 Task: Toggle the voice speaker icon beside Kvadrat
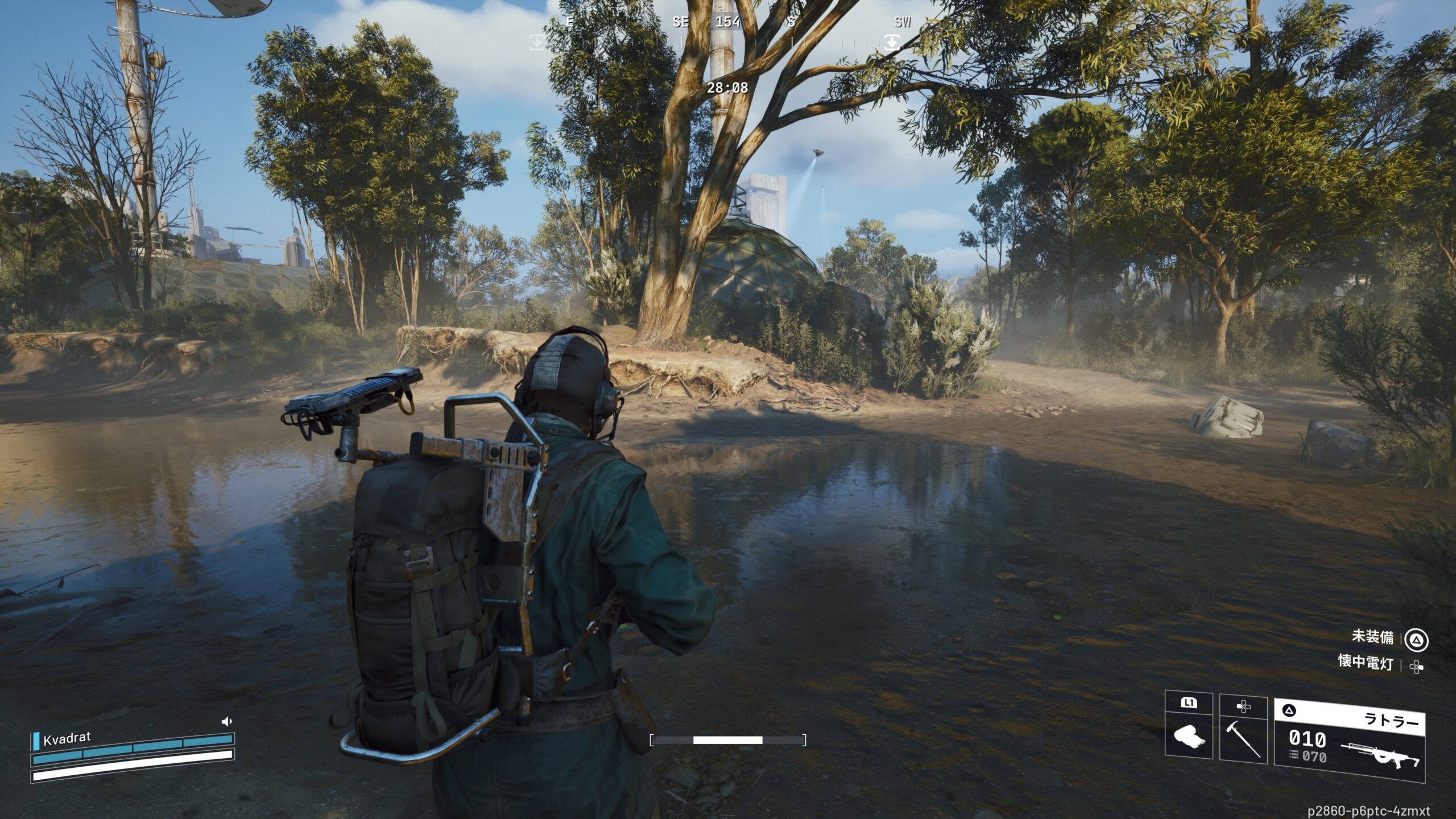(226, 722)
